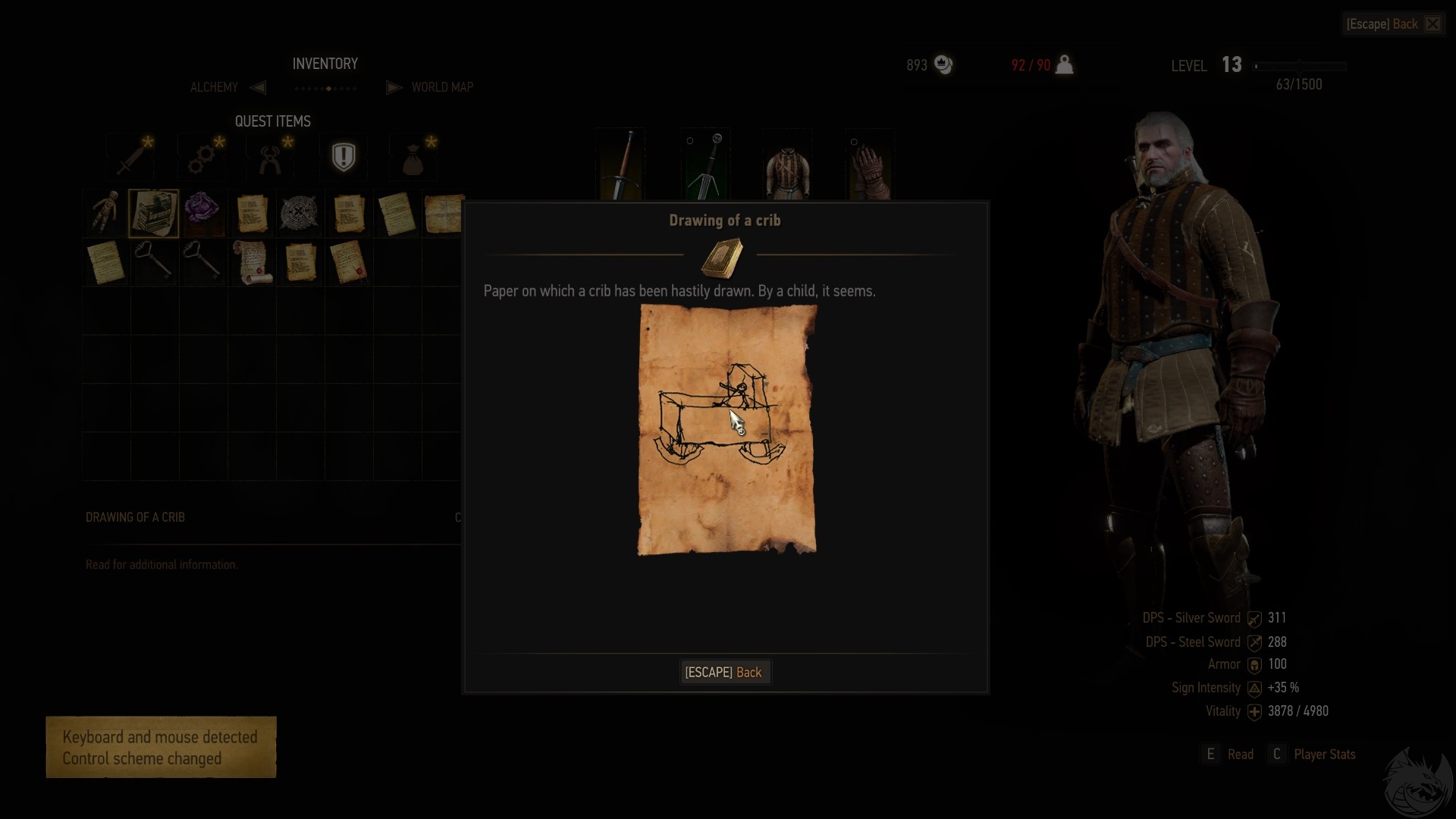Select the round silver medallion item

tap(299, 212)
